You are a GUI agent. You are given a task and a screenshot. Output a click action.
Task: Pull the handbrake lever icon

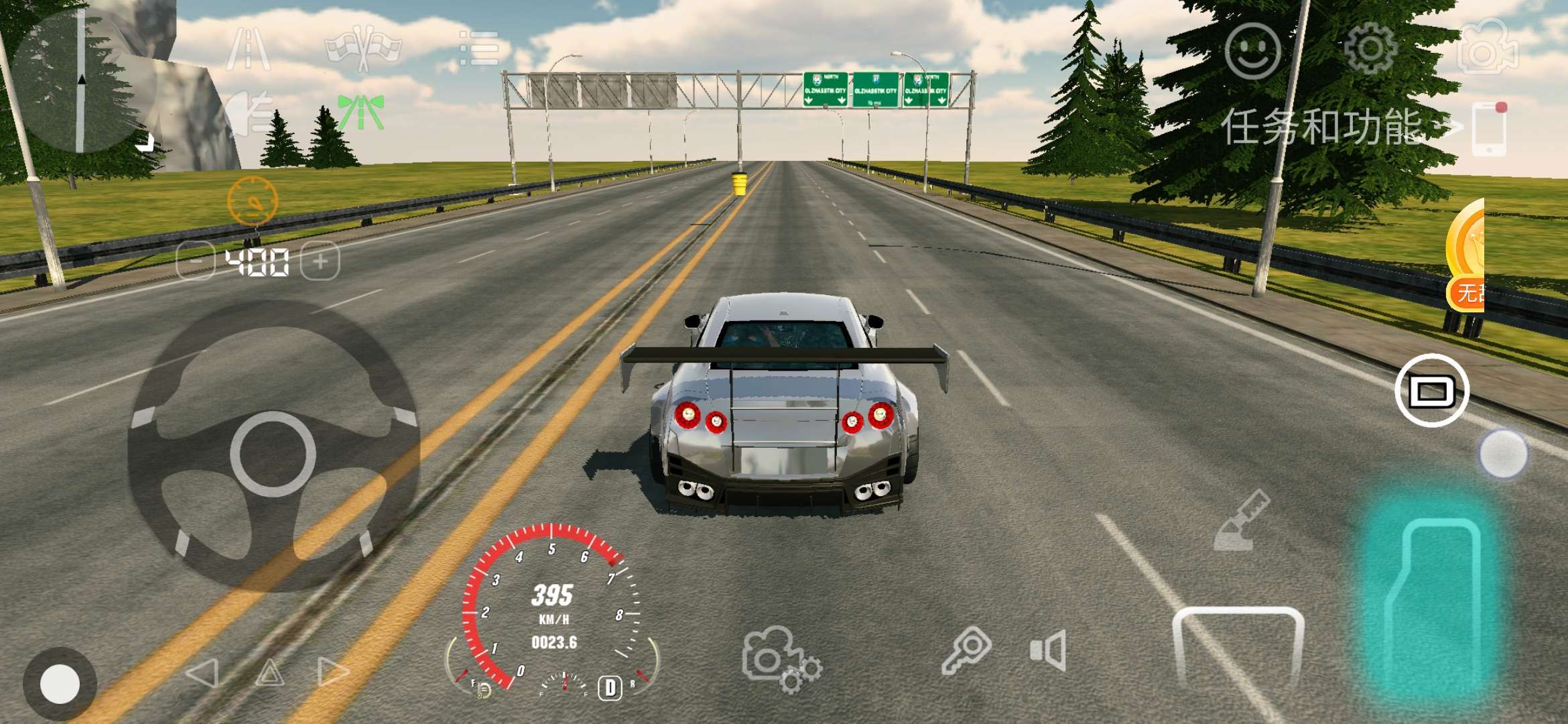click(x=1241, y=521)
